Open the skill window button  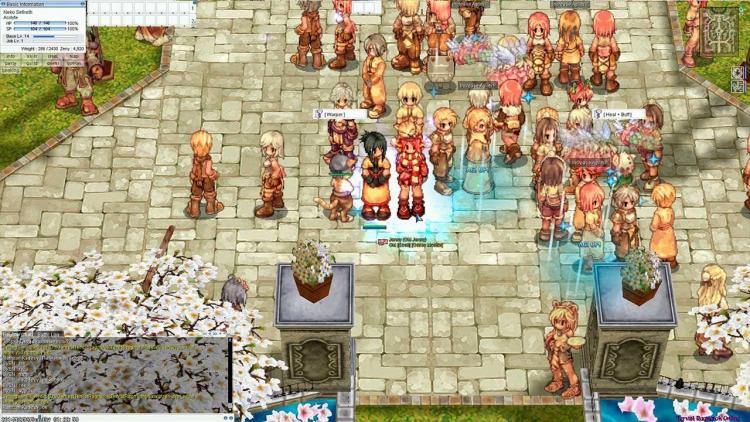tap(31, 56)
